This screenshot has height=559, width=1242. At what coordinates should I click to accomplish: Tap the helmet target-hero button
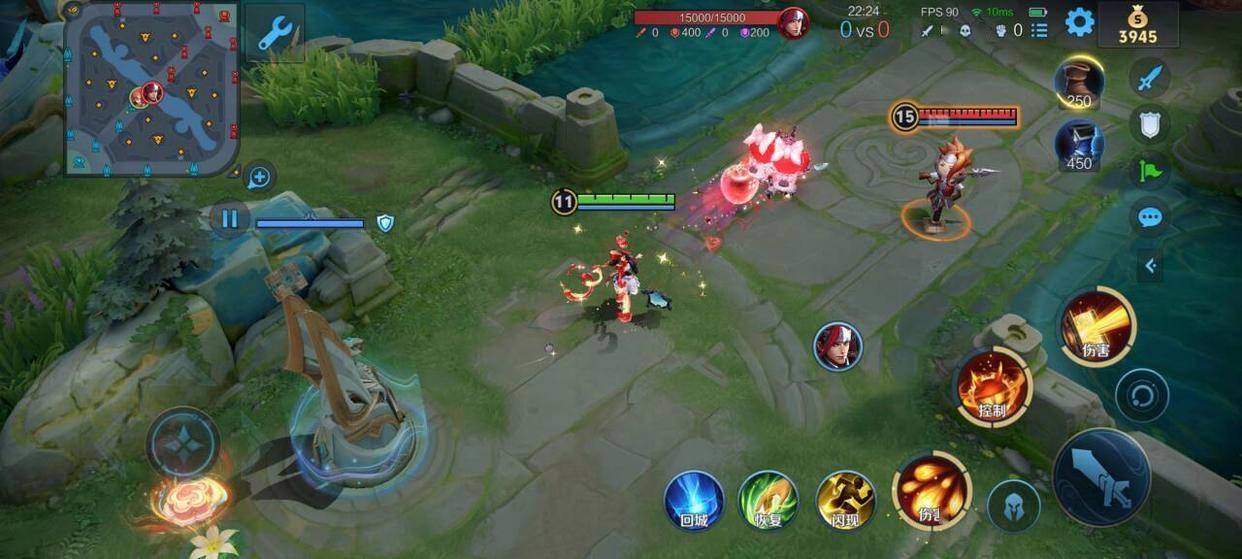pos(1014,505)
